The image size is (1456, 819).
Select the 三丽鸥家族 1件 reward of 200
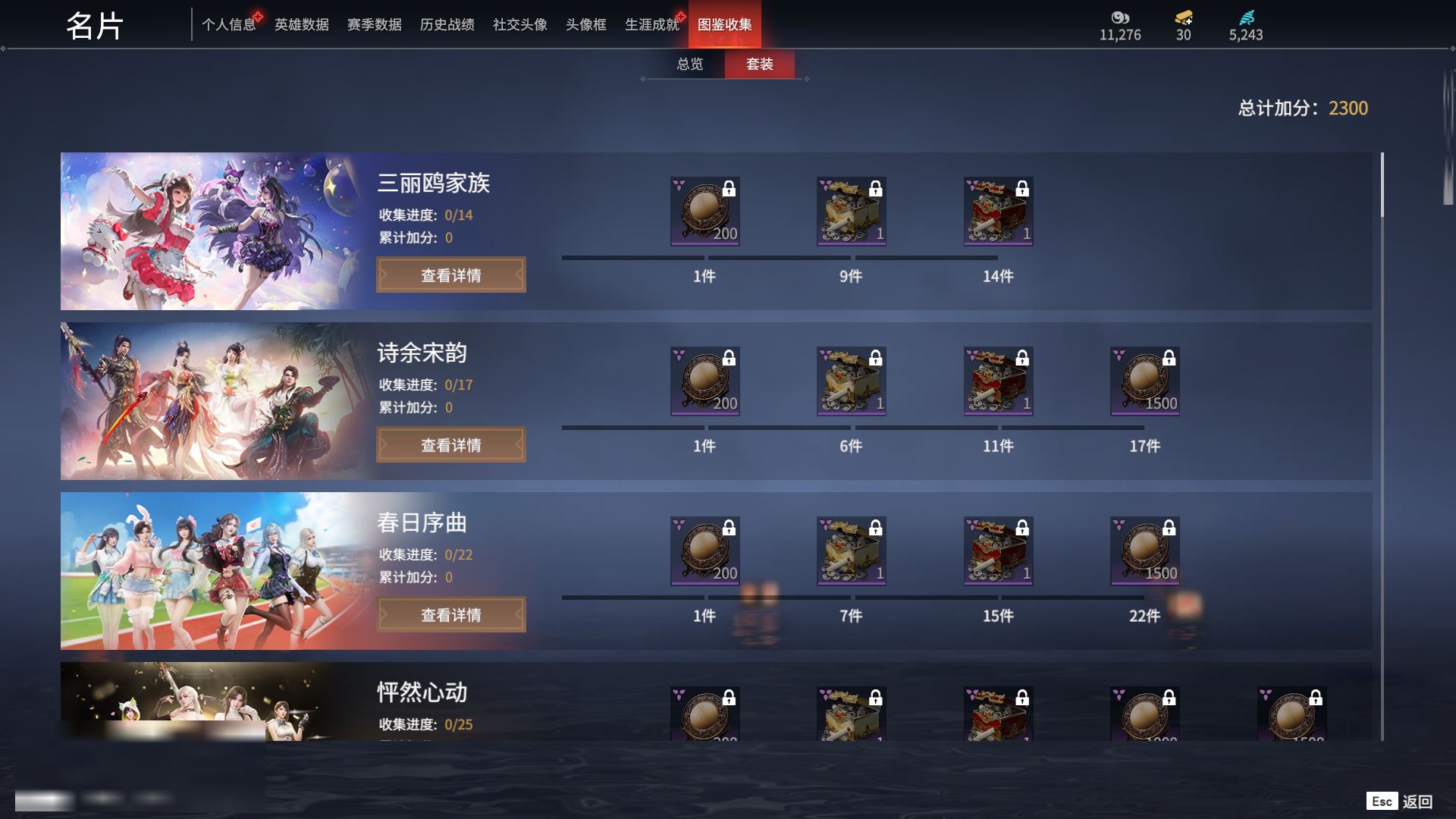coord(704,212)
